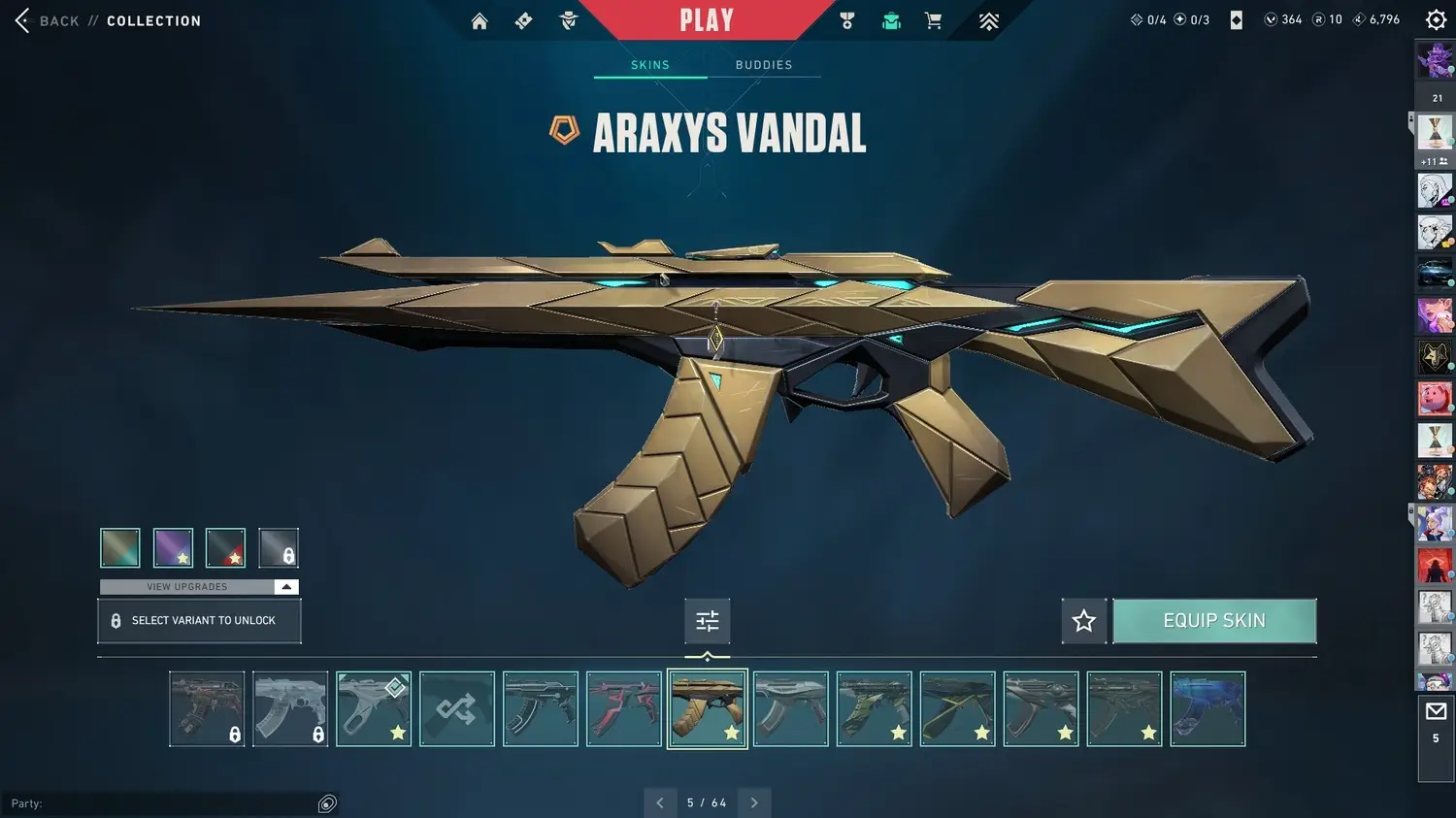Open the store shopping cart

pos(934,21)
